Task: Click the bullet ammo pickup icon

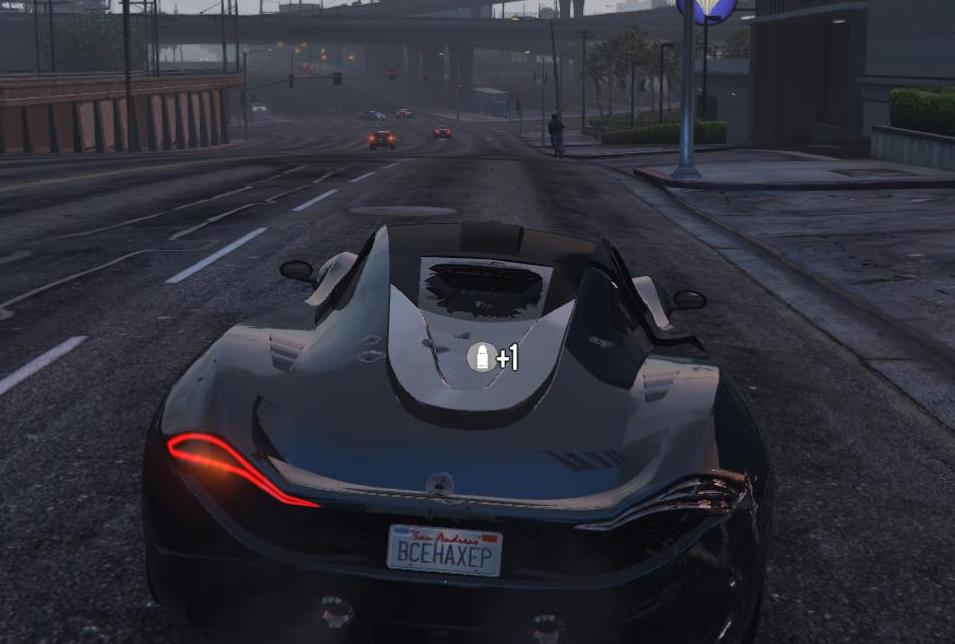Action: coord(481,357)
